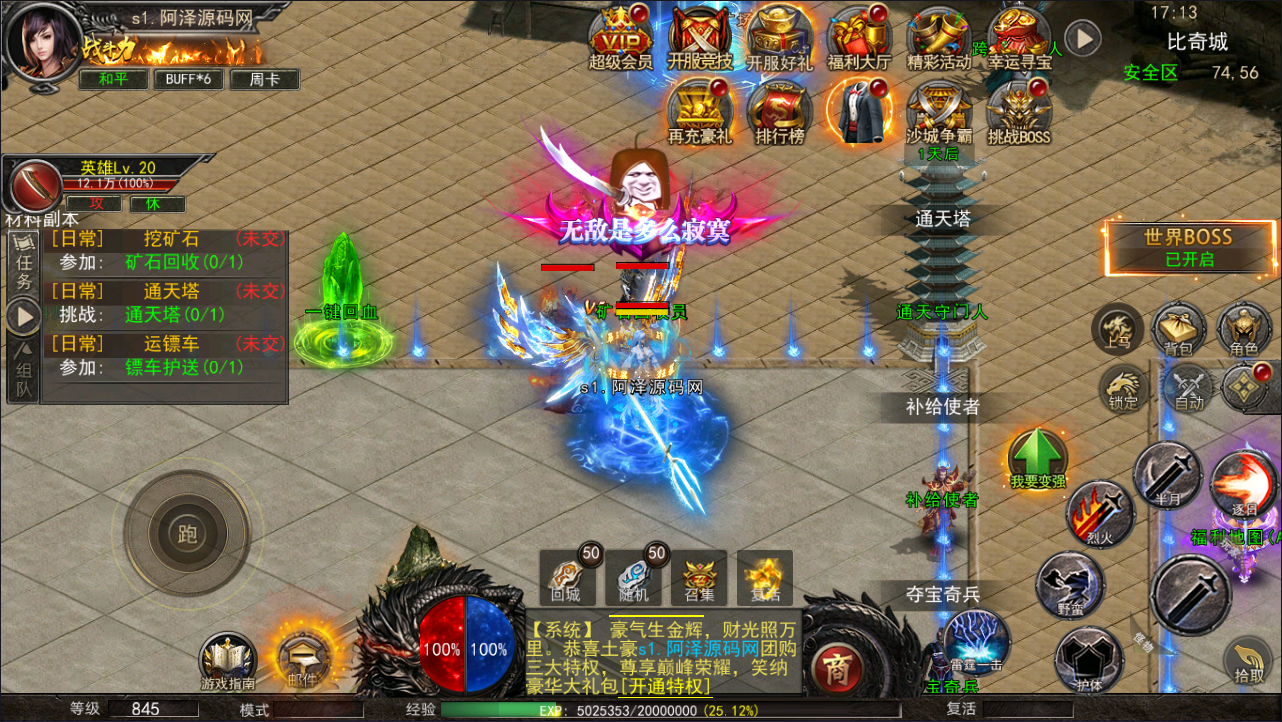The height and width of the screenshot is (722, 1282).
Task: Open the 游戏指南 game guide
Action: point(228,660)
